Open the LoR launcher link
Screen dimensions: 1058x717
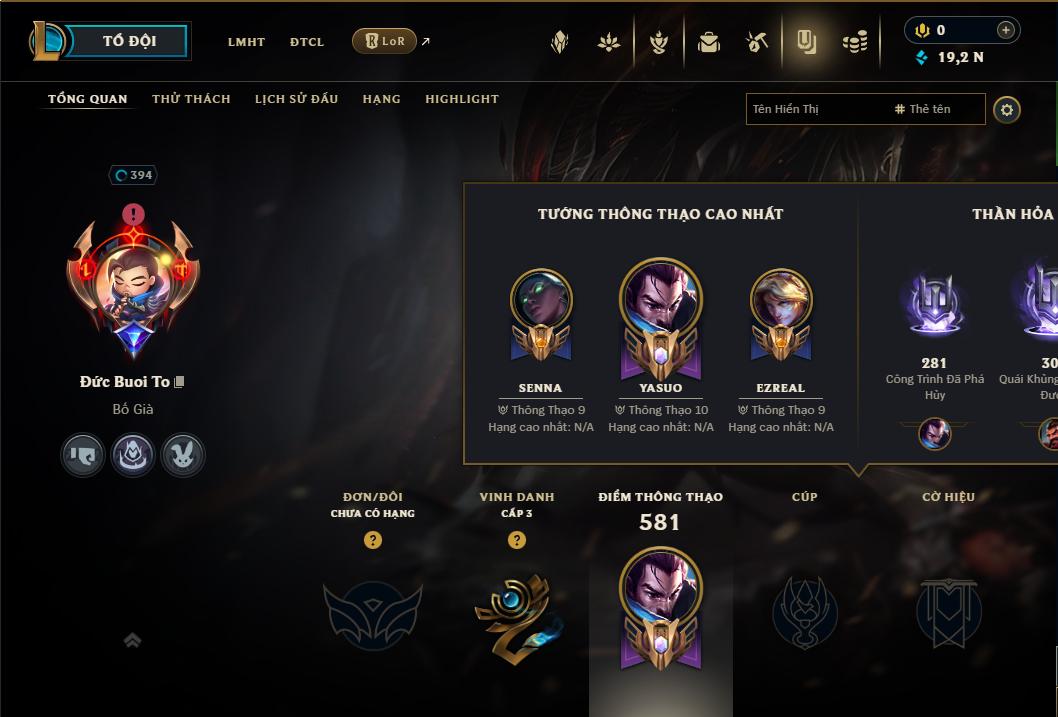point(384,41)
